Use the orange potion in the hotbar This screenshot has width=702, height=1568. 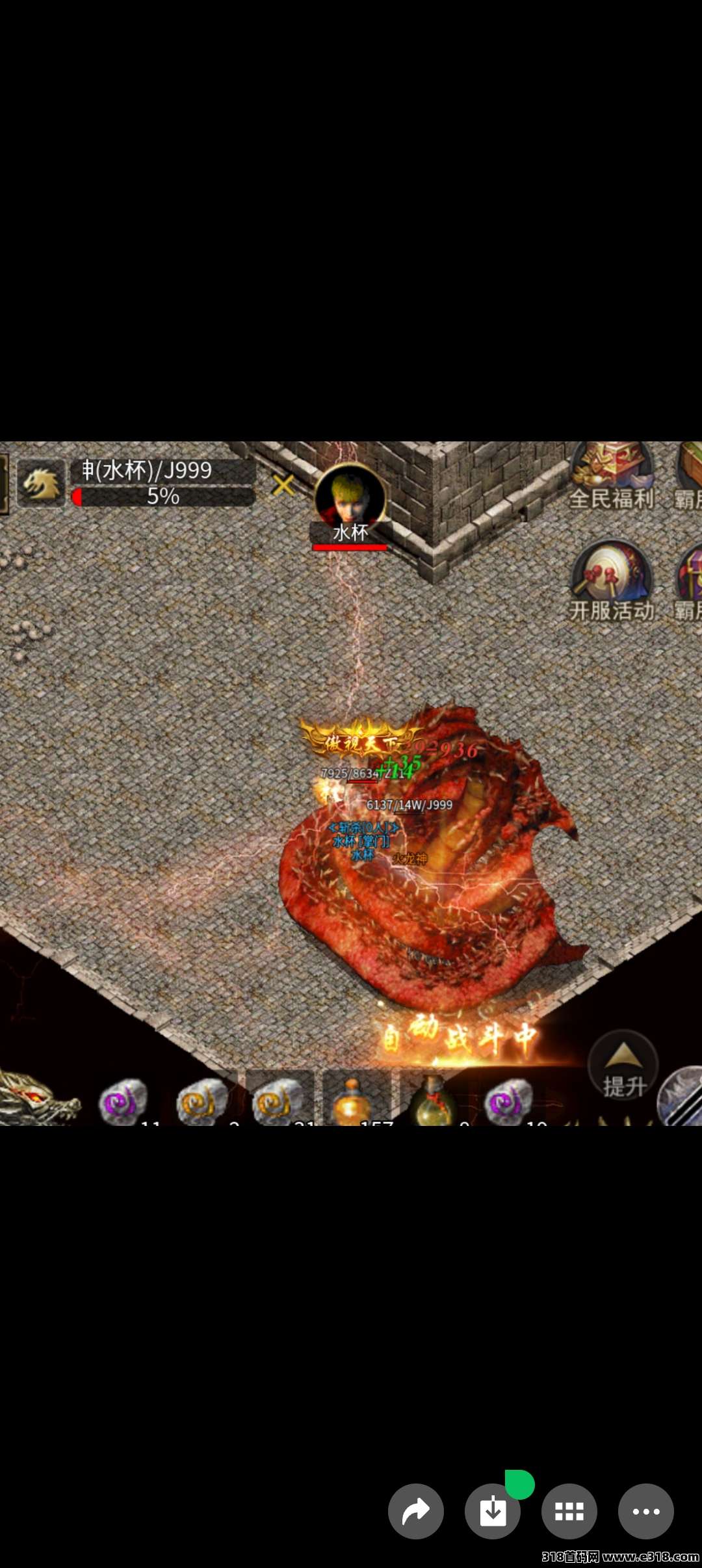[x=353, y=1101]
